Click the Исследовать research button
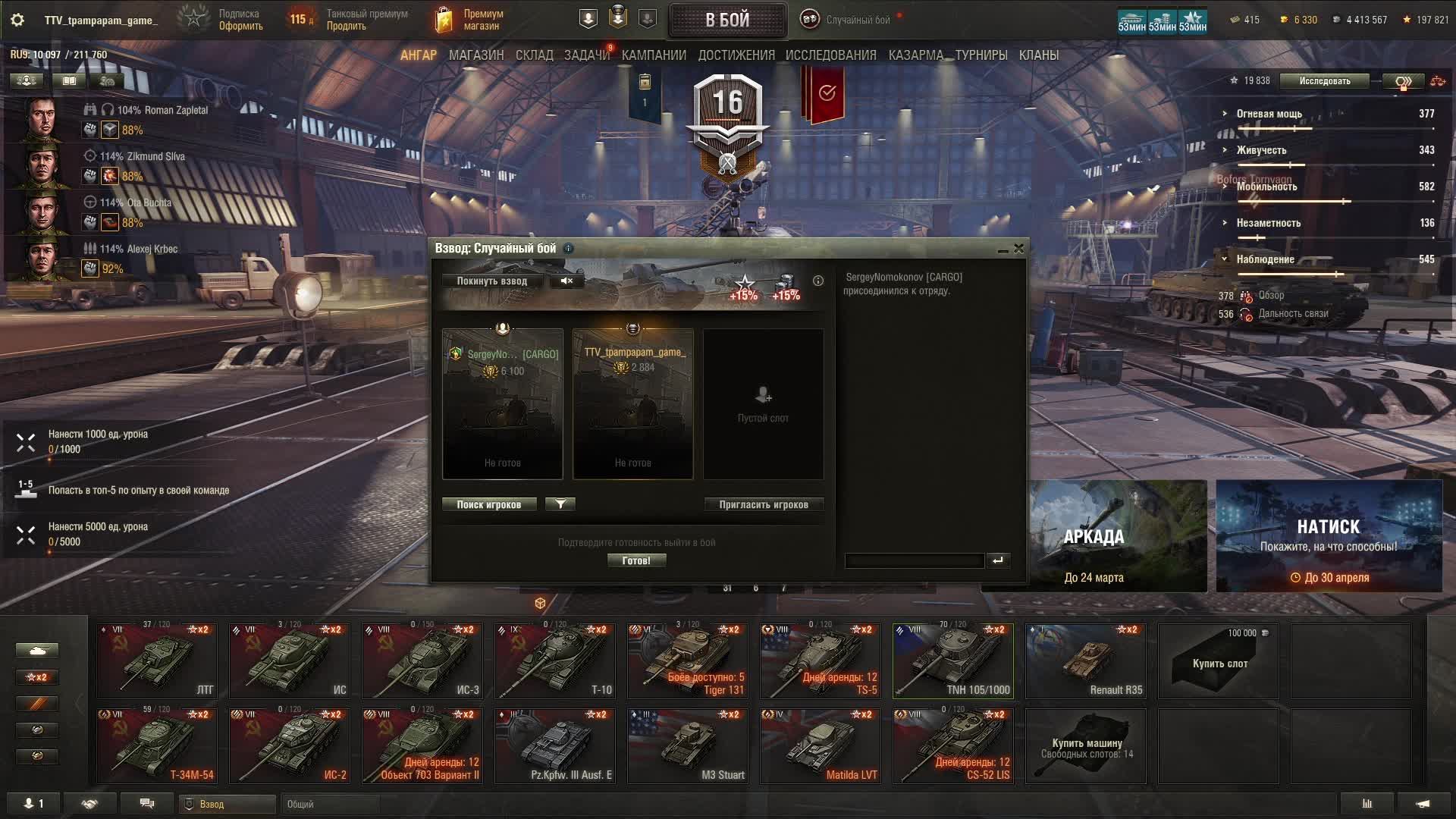 1324,81
